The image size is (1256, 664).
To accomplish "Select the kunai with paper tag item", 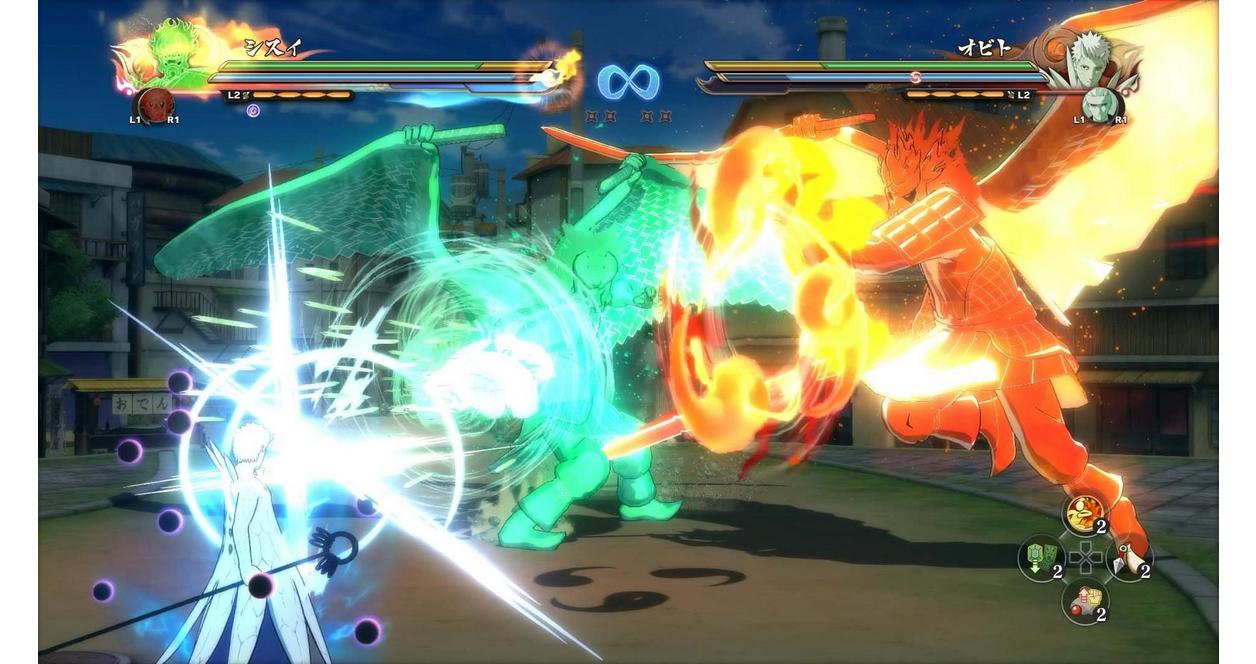I will click(x=1129, y=558).
